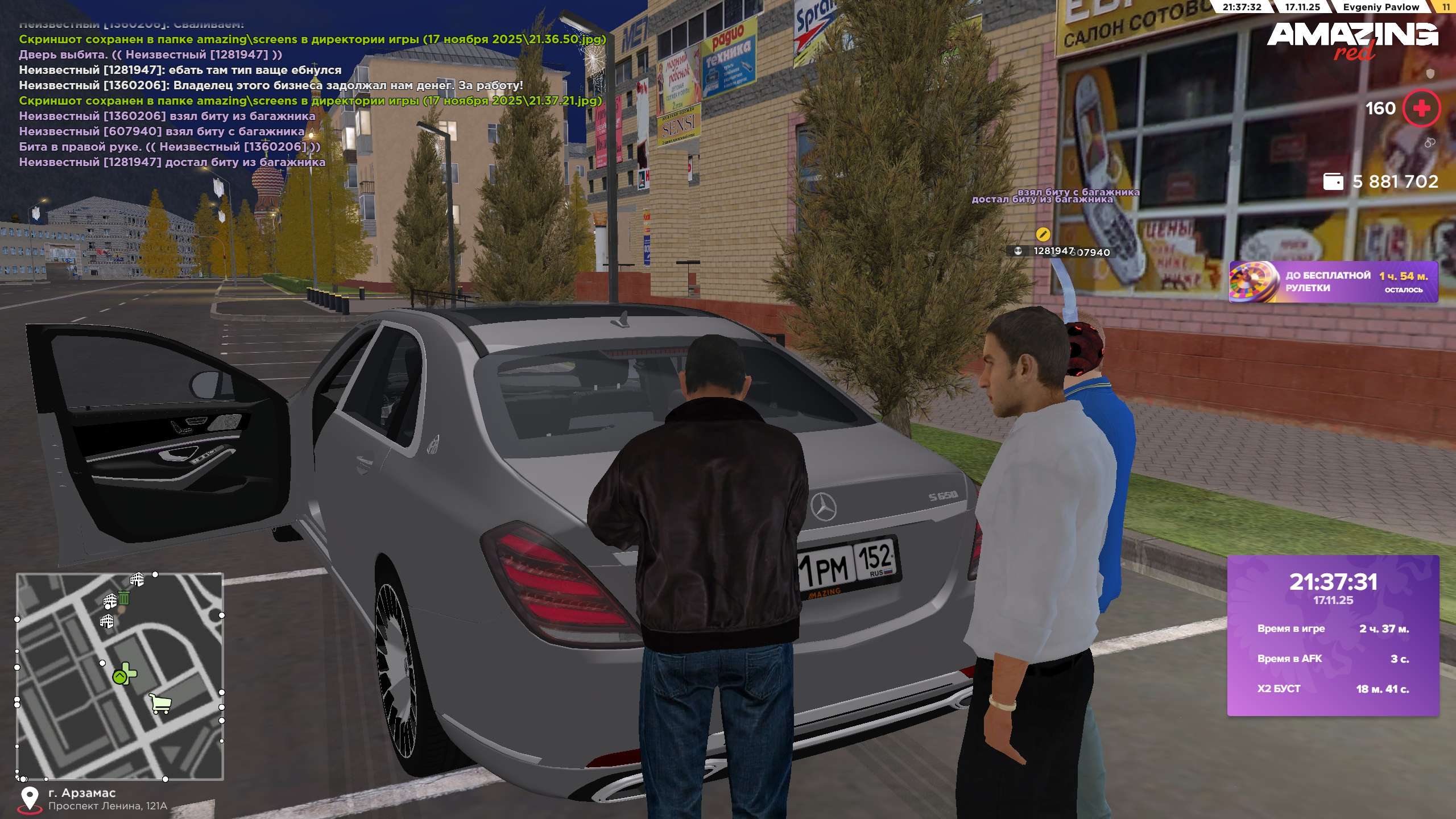Select the green trash bin minimap marker

124,598
